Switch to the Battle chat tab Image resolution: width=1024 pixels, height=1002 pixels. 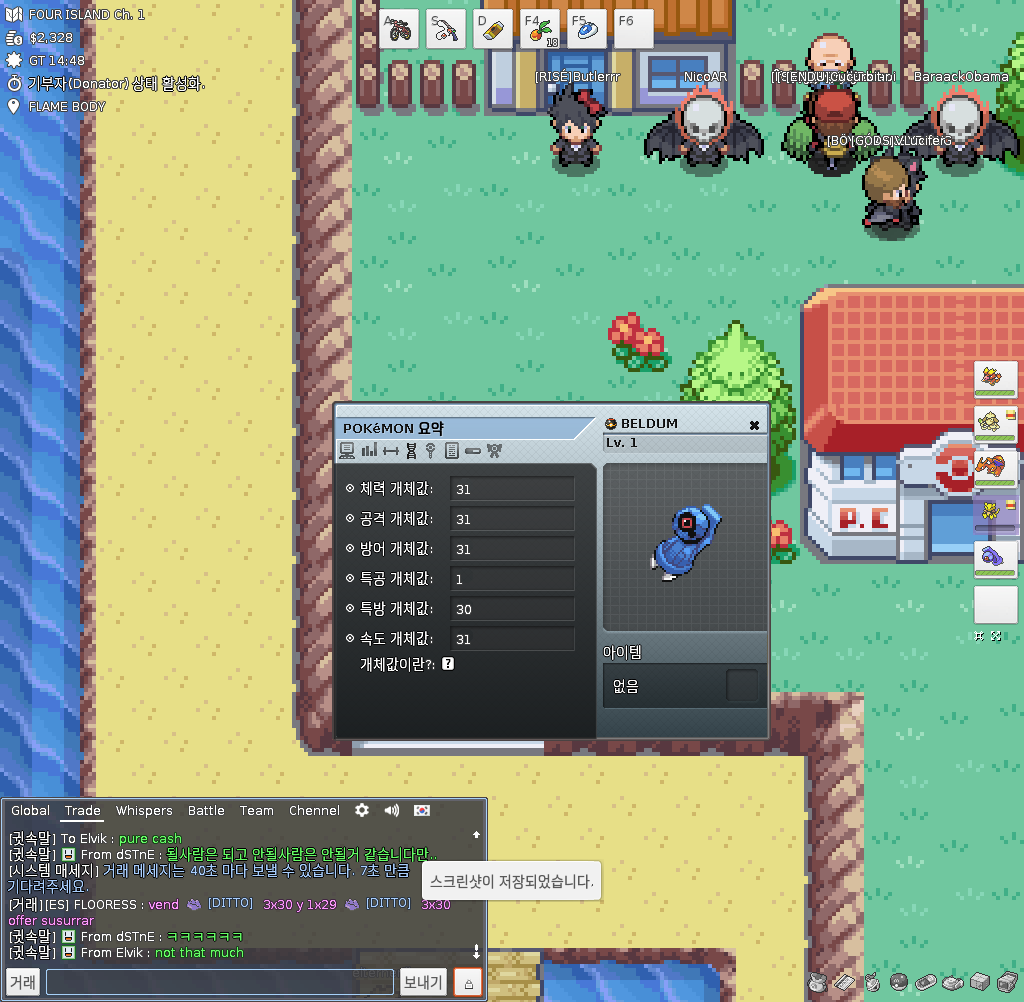click(x=206, y=811)
